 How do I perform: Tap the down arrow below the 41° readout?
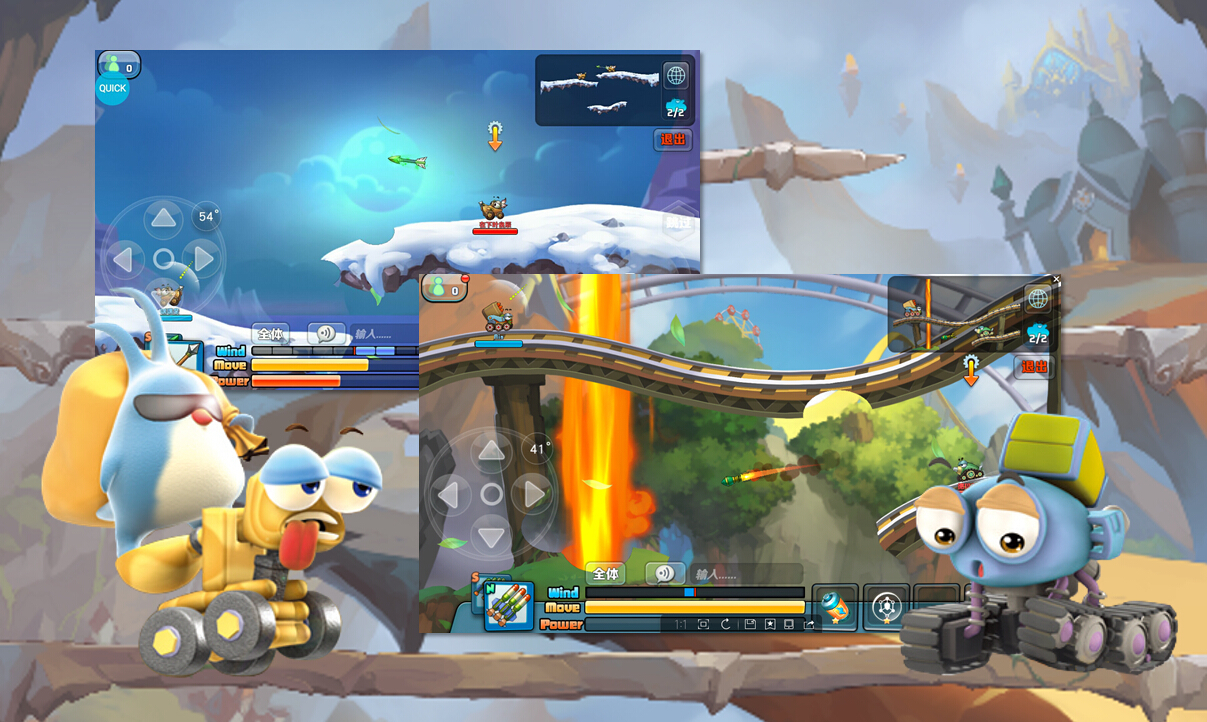491,536
